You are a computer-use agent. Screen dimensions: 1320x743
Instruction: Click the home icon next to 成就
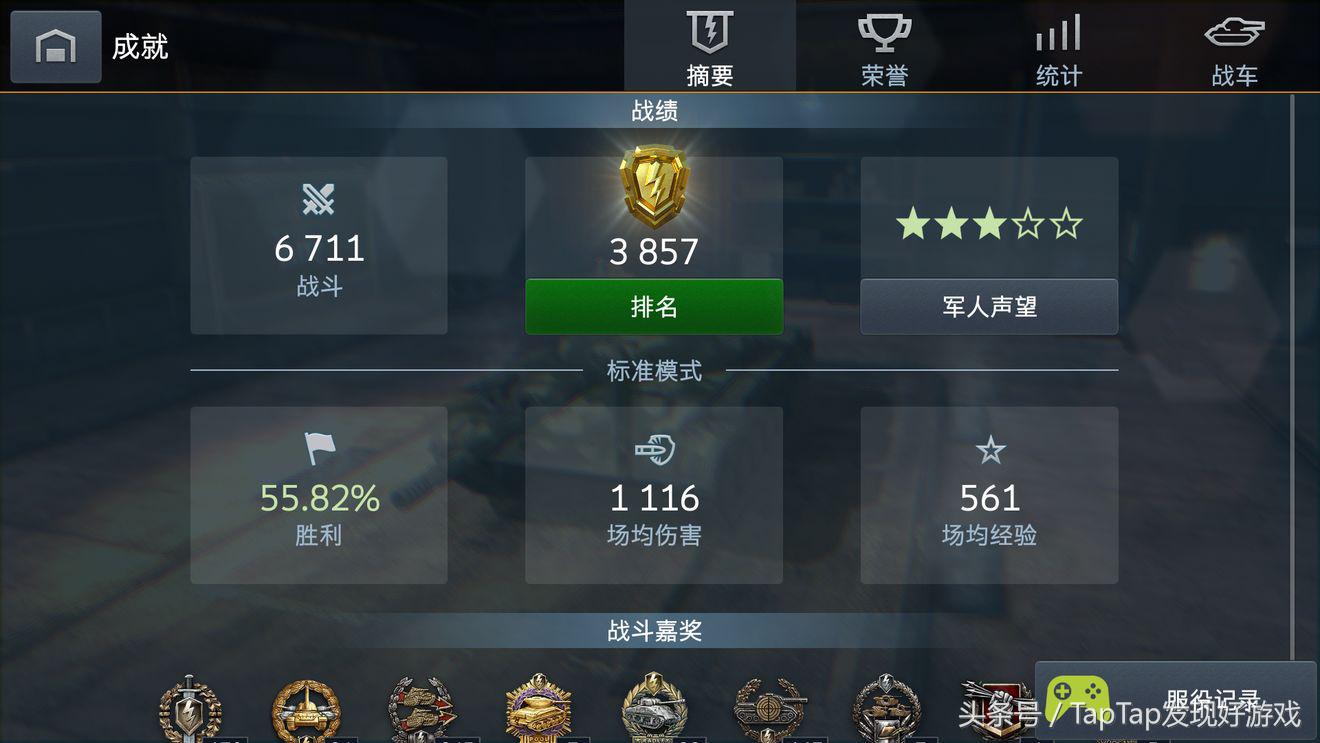[x=55, y=45]
